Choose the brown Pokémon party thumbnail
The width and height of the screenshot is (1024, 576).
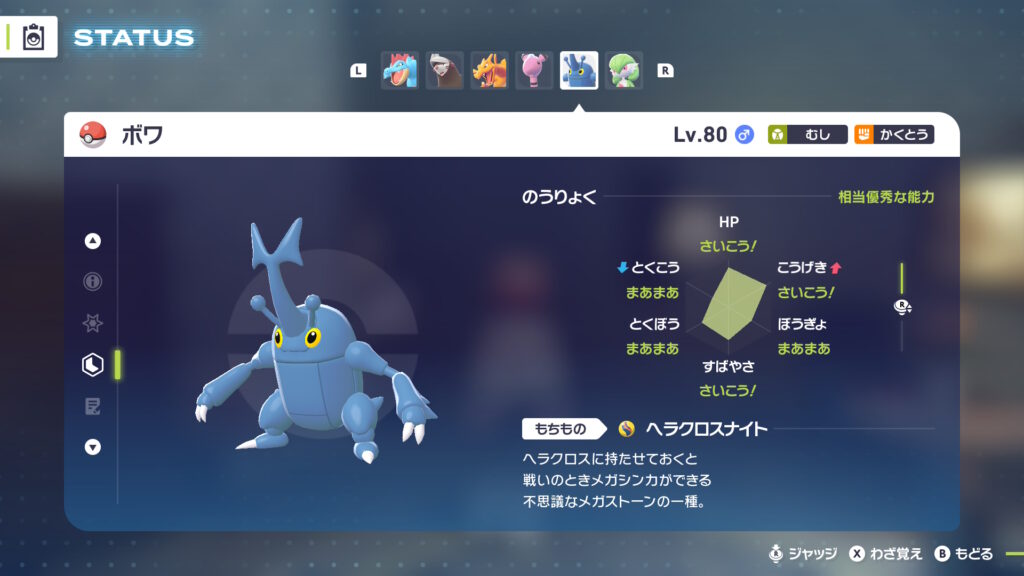(x=444, y=70)
